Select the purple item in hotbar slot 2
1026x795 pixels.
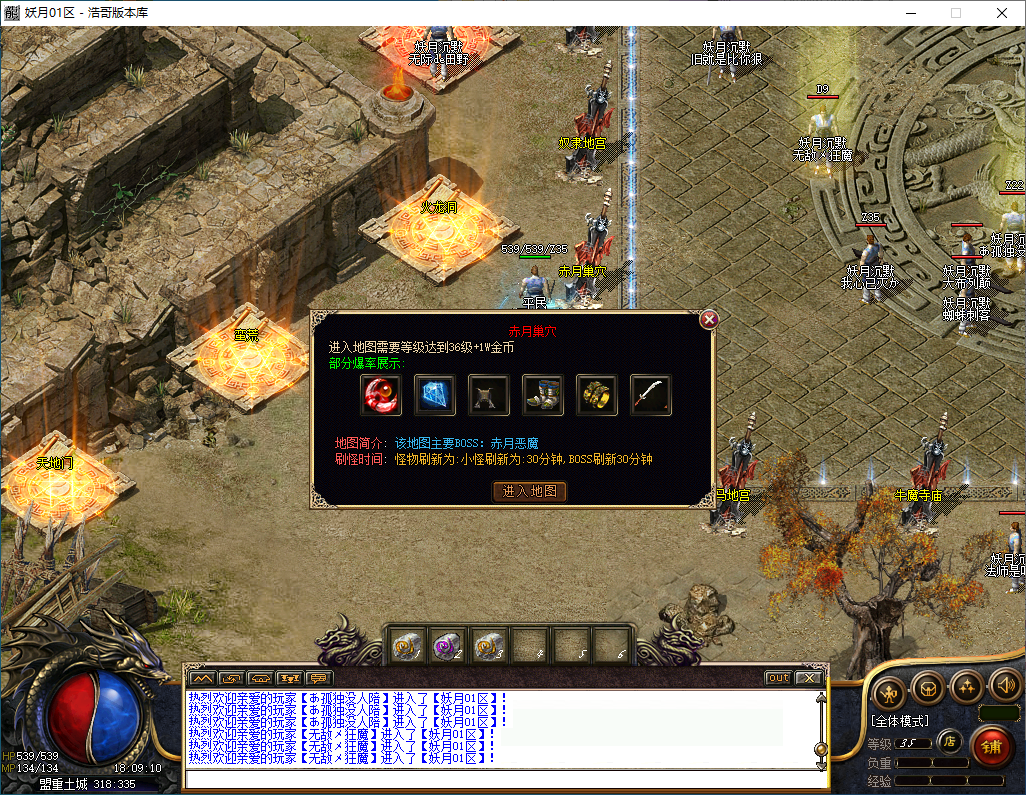coord(447,645)
